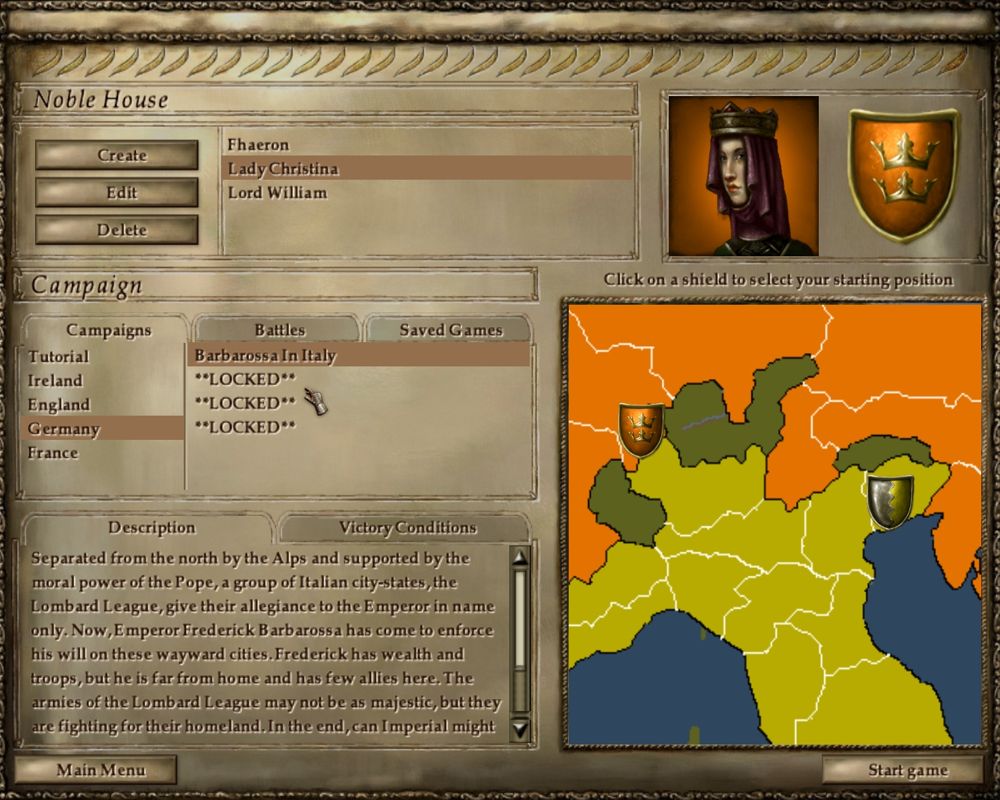
Task: Delete the selected noble house
Action: (116, 230)
